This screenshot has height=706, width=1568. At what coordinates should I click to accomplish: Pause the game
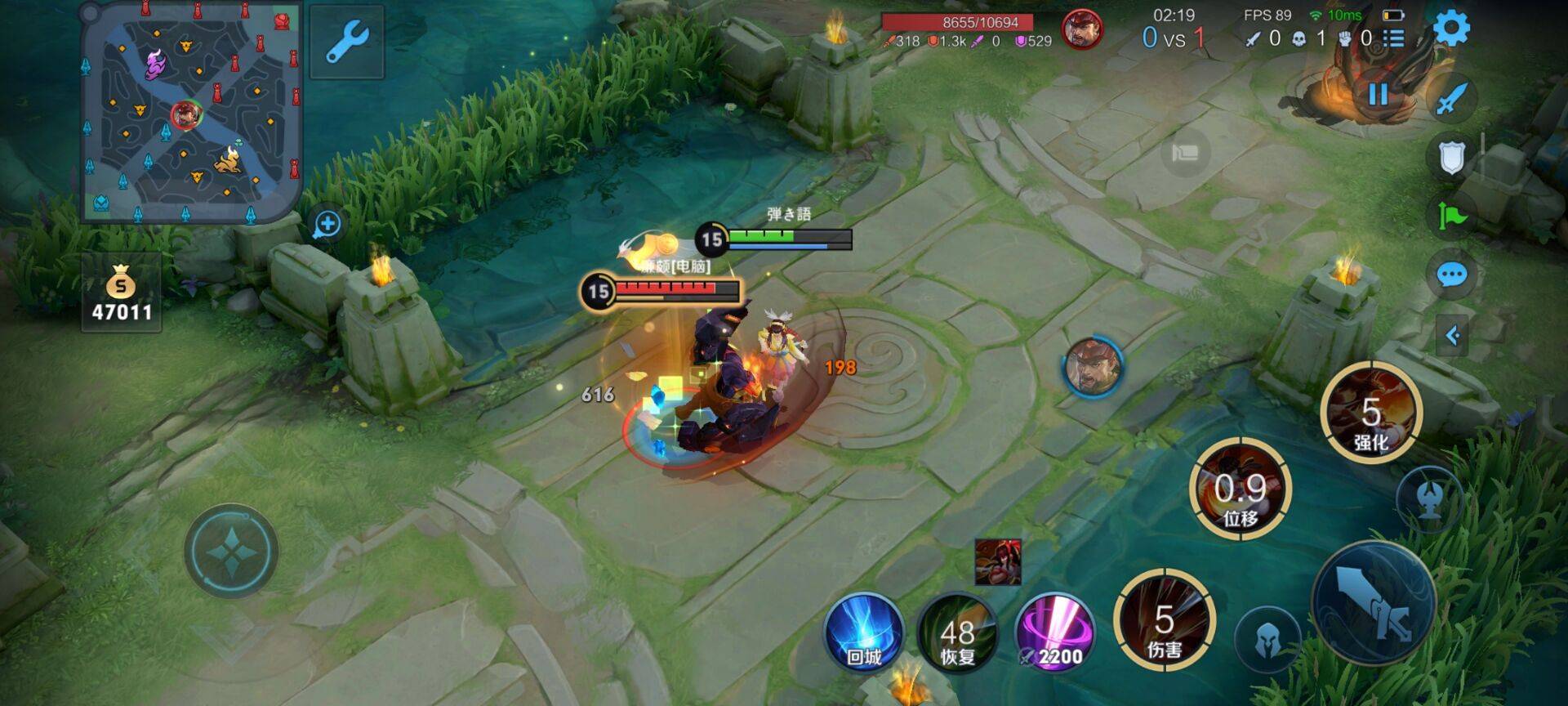tap(1378, 95)
